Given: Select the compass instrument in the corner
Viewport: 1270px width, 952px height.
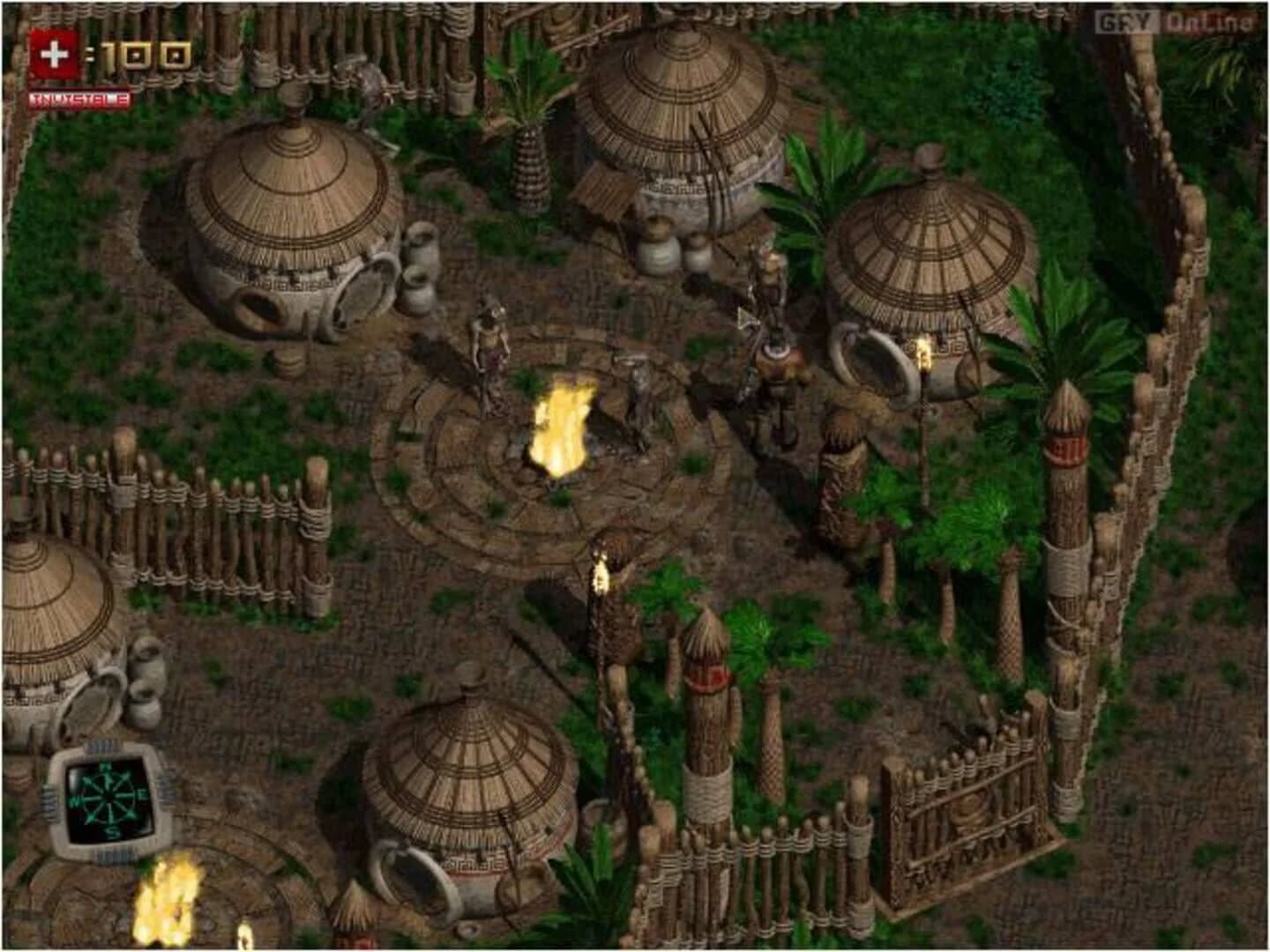Looking at the screenshot, I should (110, 798).
